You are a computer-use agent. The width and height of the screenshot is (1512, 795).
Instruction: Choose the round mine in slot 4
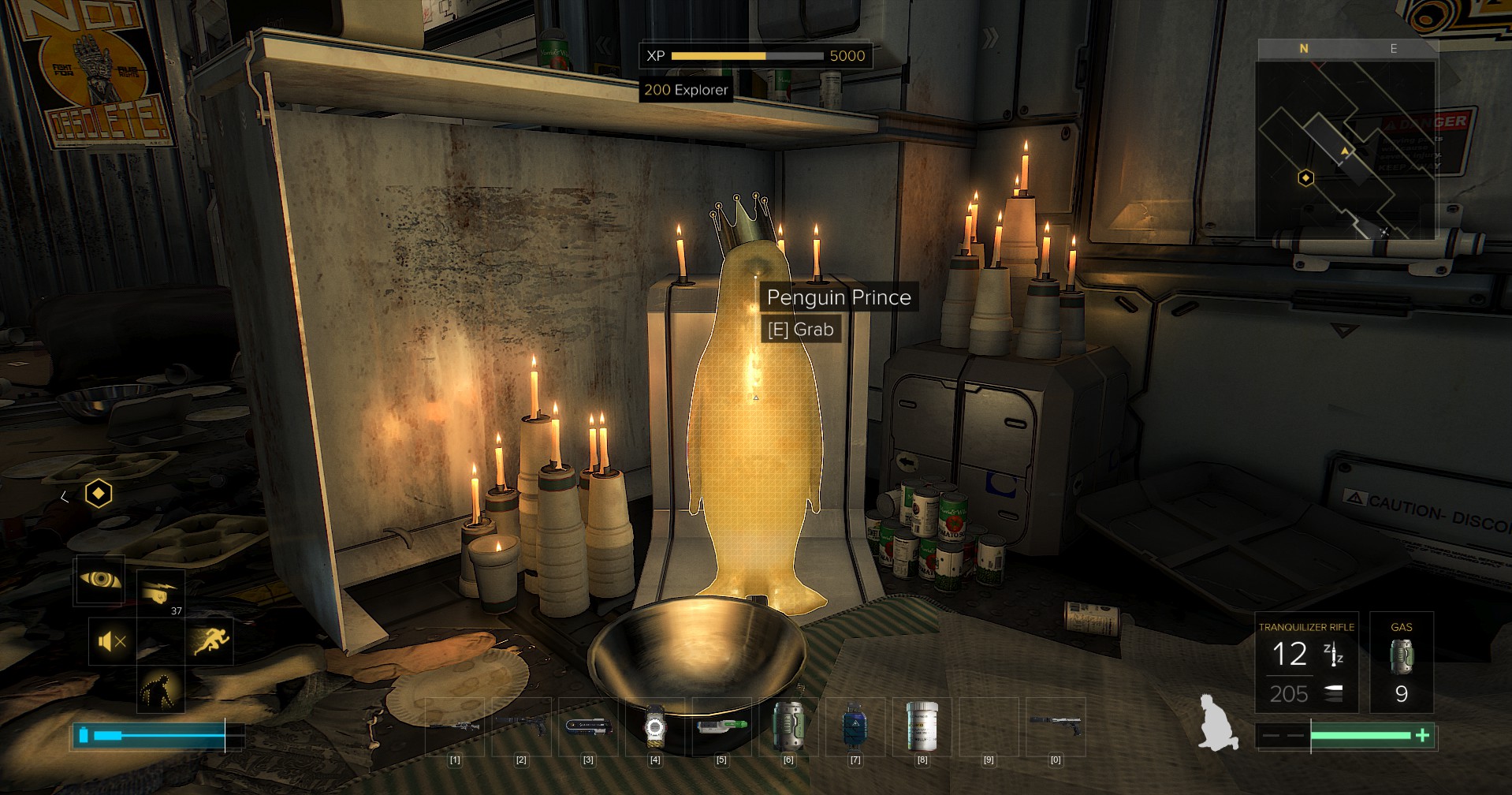coord(654,726)
